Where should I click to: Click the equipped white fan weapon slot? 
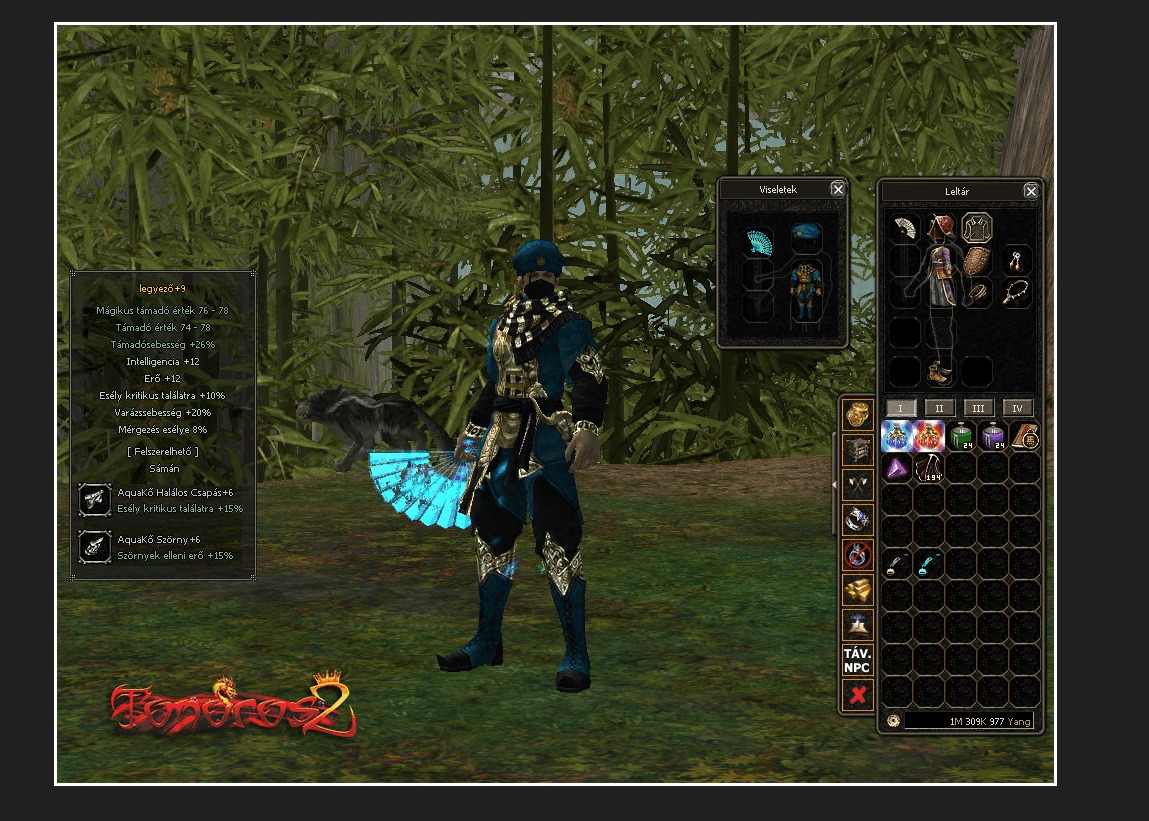point(905,228)
